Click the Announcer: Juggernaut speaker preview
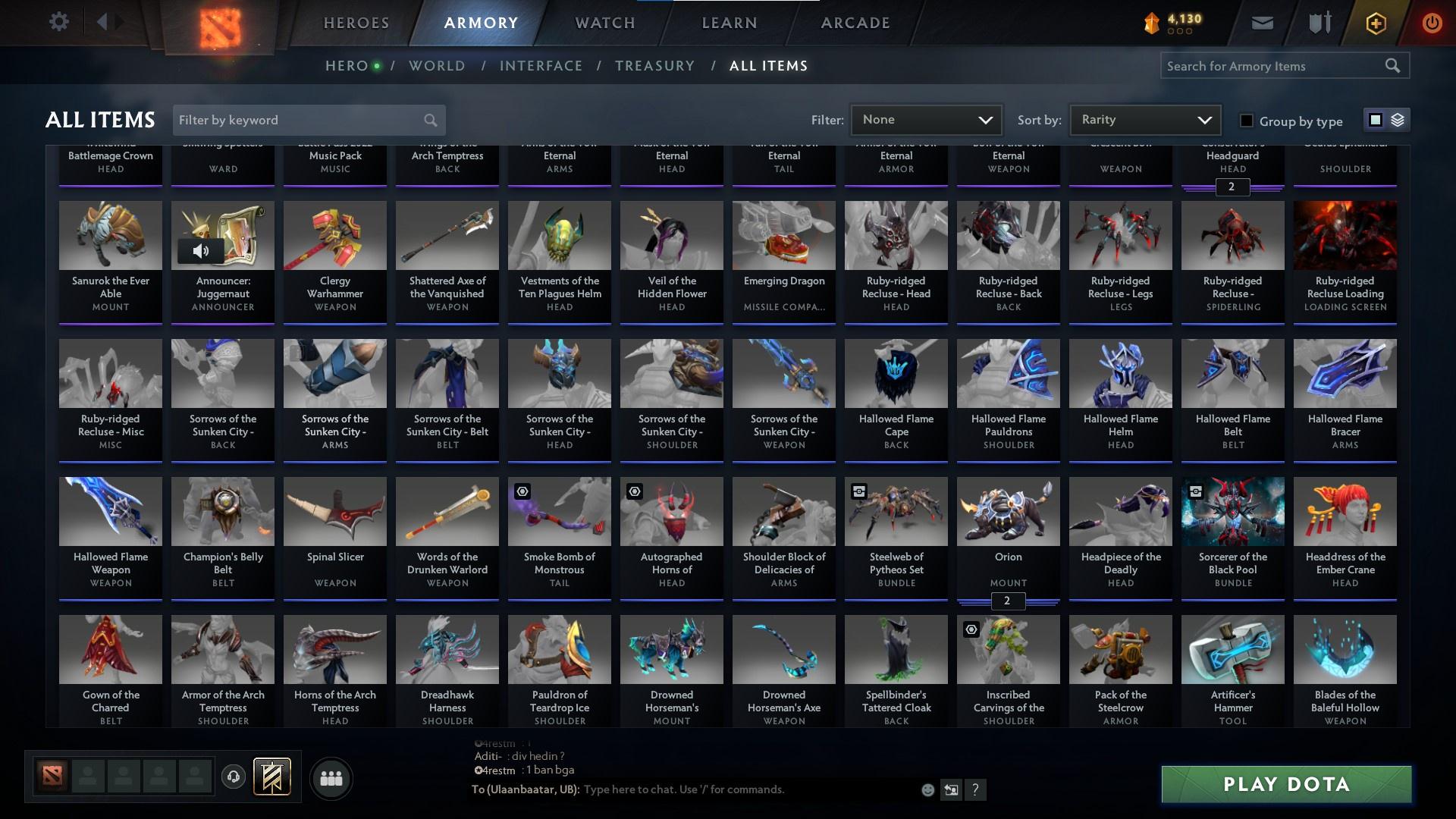This screenshot has height=819, width=1456. [x=199, y=250]
